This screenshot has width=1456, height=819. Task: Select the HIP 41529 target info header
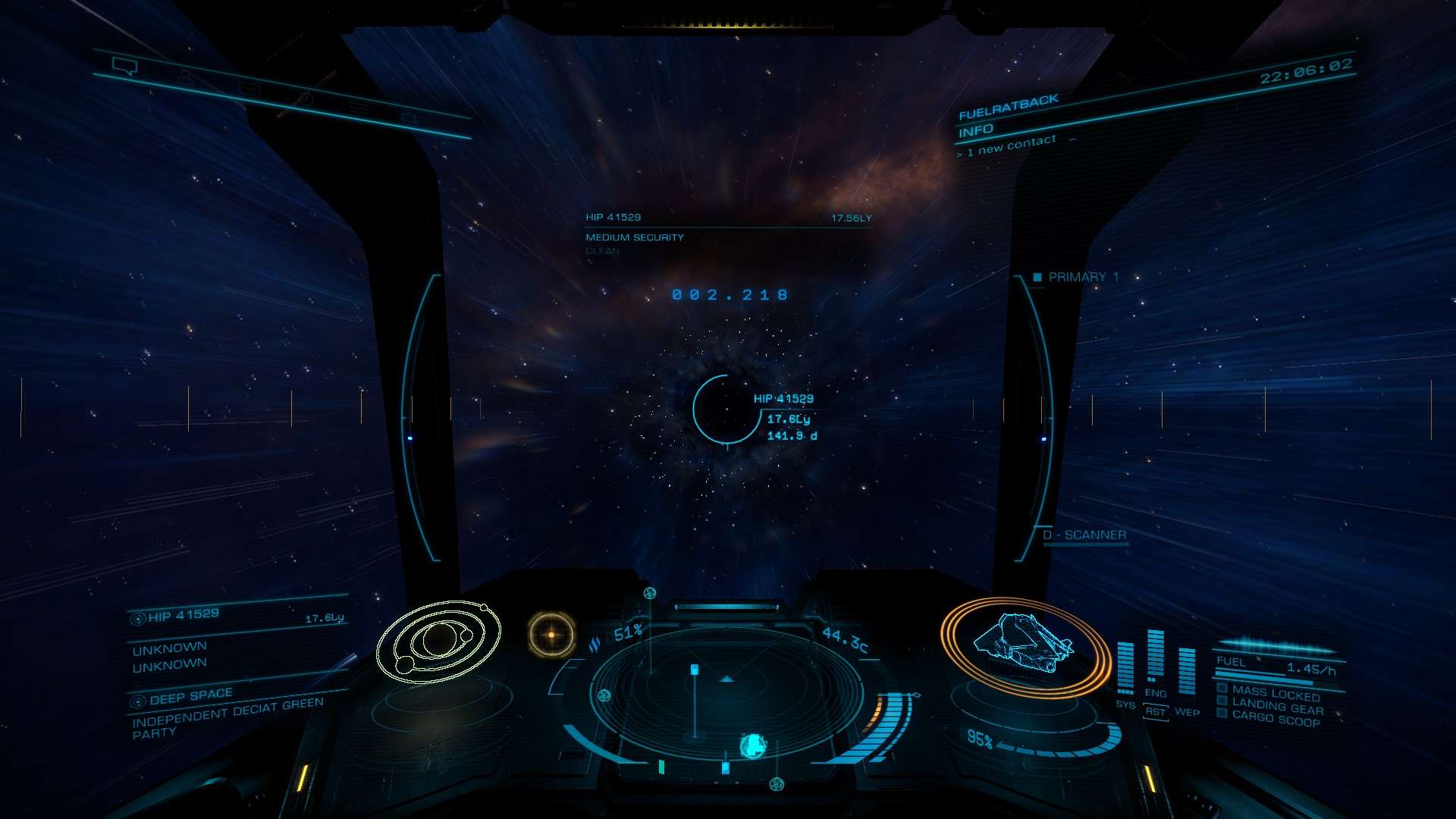(x=613, y=218)
